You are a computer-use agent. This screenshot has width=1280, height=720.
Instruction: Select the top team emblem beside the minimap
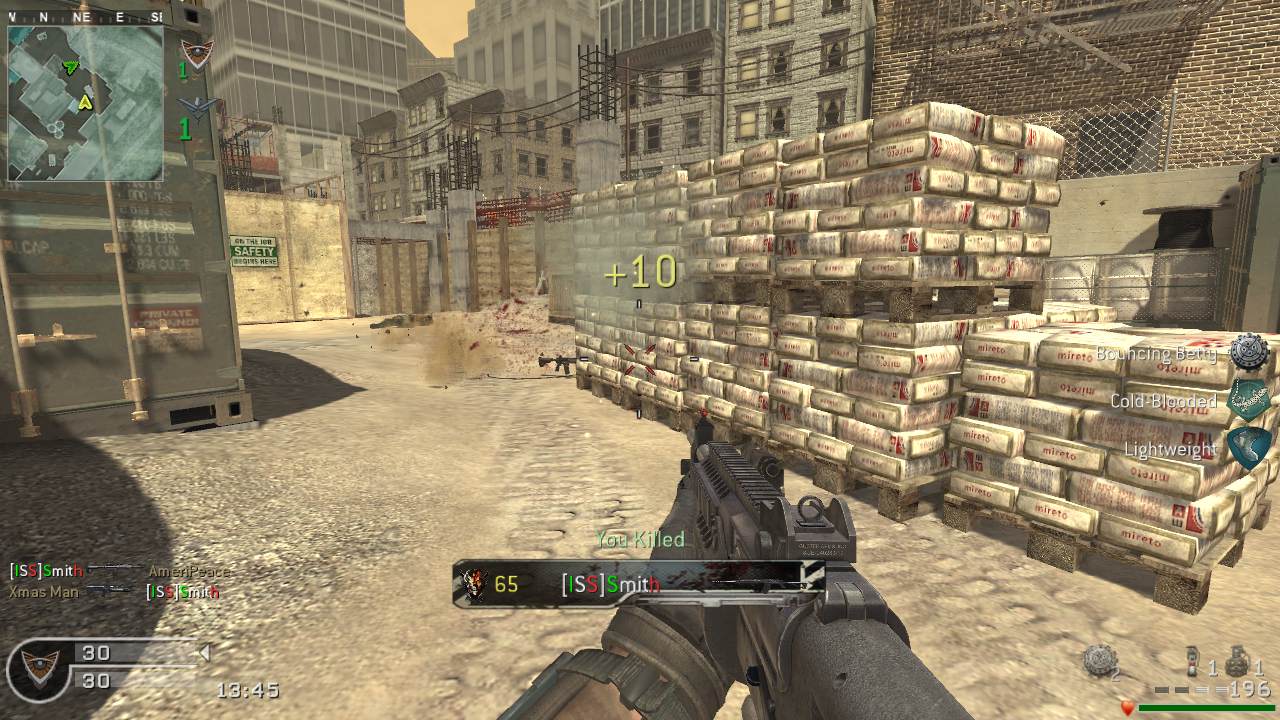[196, 55]
